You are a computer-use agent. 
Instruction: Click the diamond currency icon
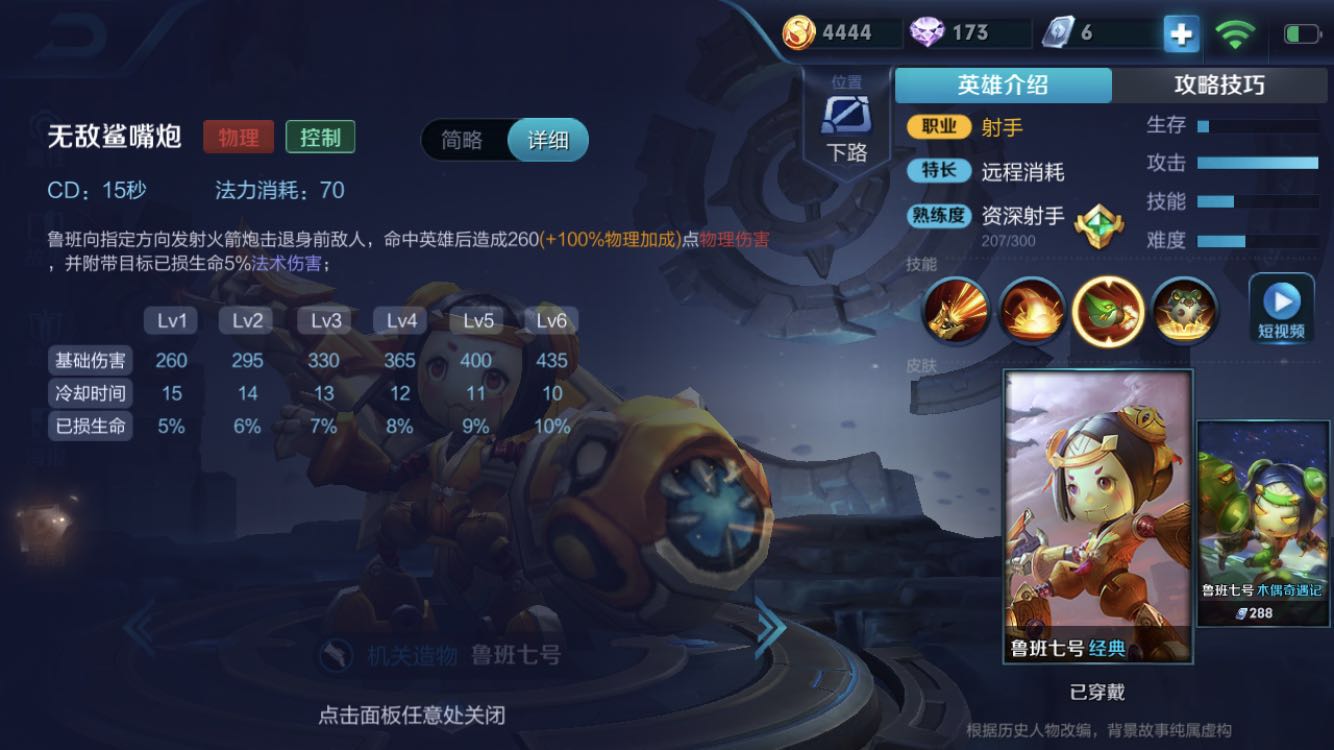(x=925, y=31)
